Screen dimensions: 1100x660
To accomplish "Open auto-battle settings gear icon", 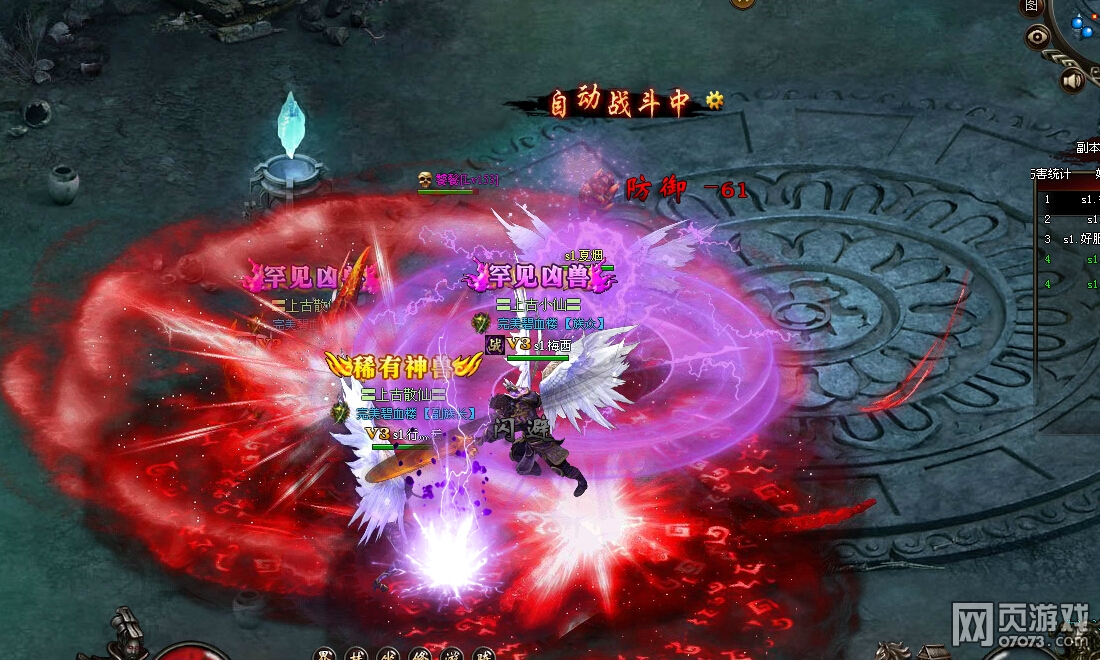I will click(x=713, y=100).
